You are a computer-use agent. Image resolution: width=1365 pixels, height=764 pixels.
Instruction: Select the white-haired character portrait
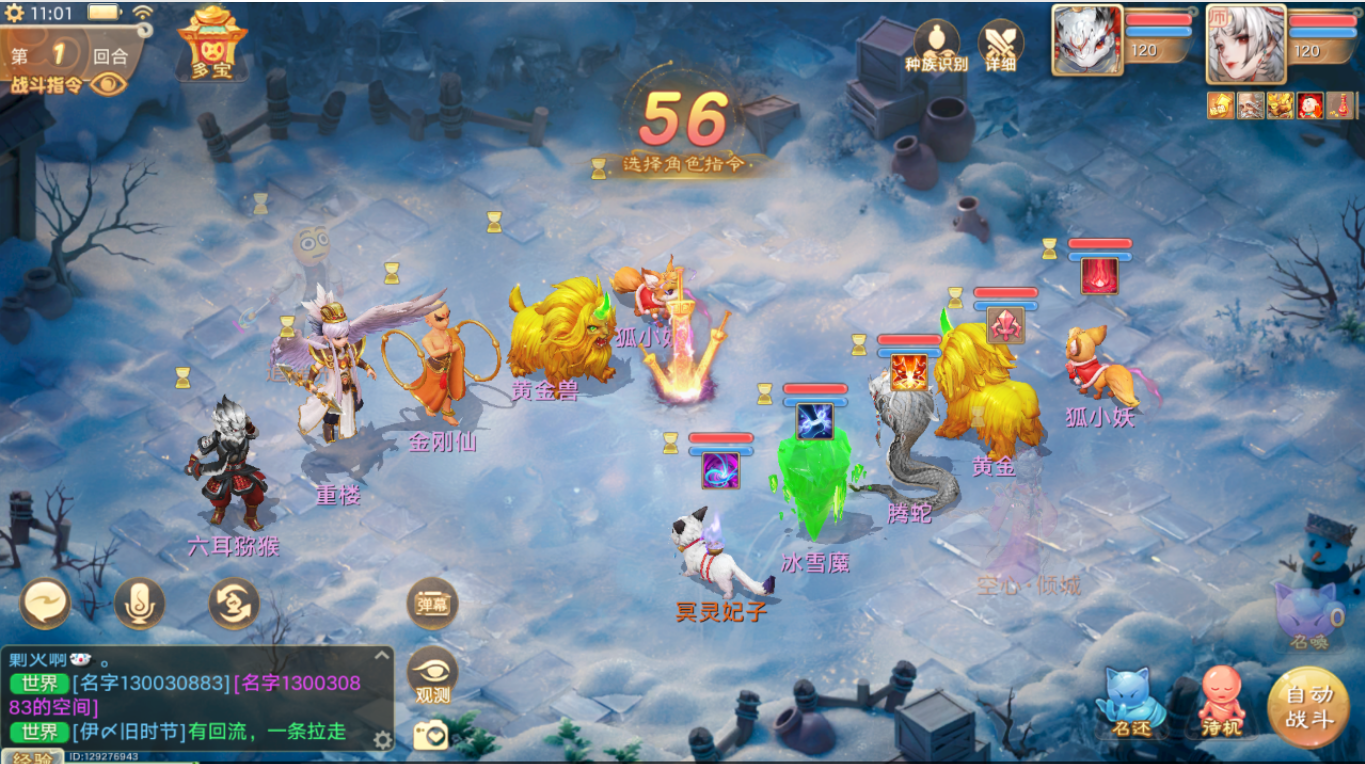point(1245,43)
